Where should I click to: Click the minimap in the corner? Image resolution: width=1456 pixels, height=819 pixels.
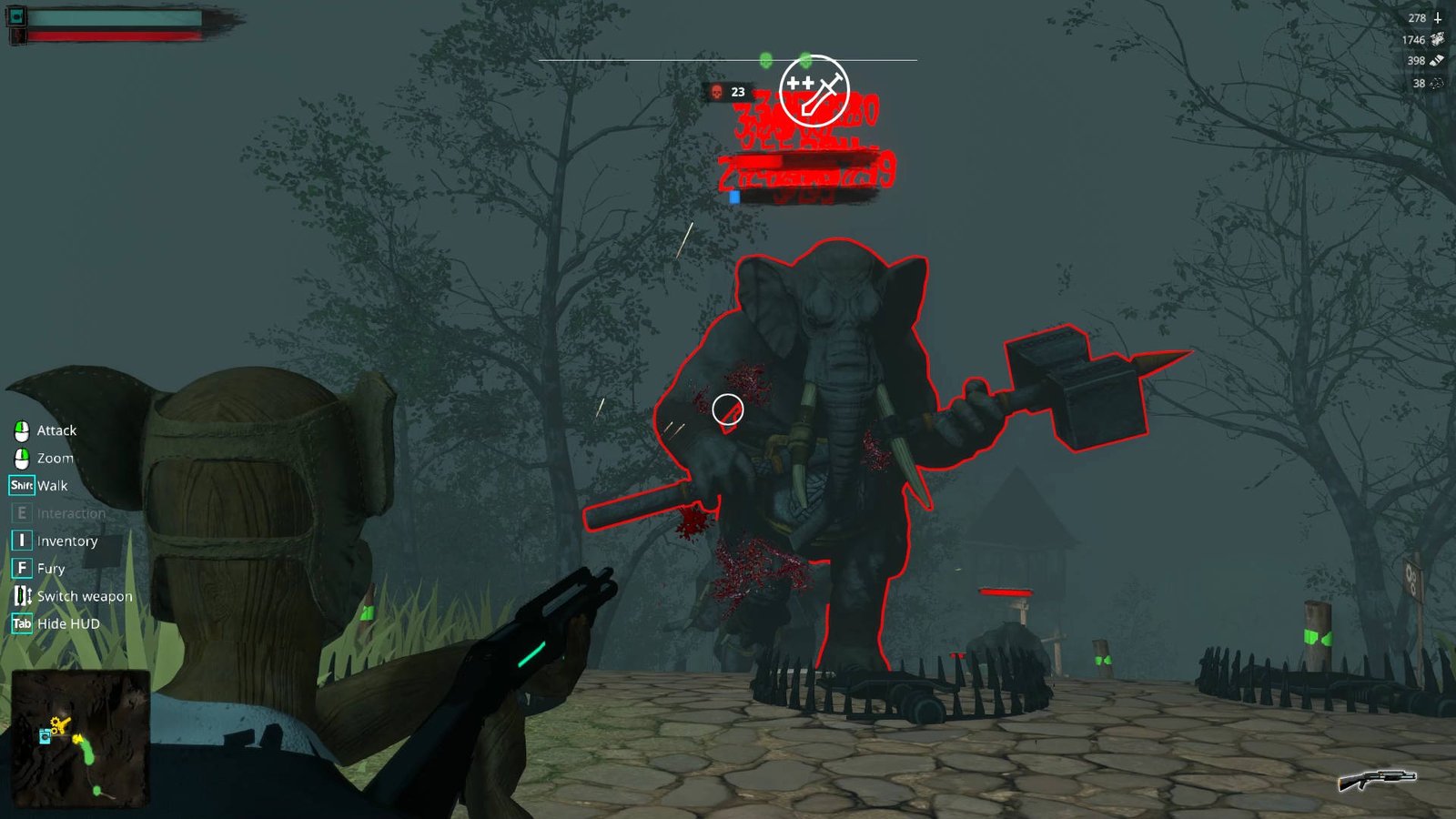click(x=80, y=738)
